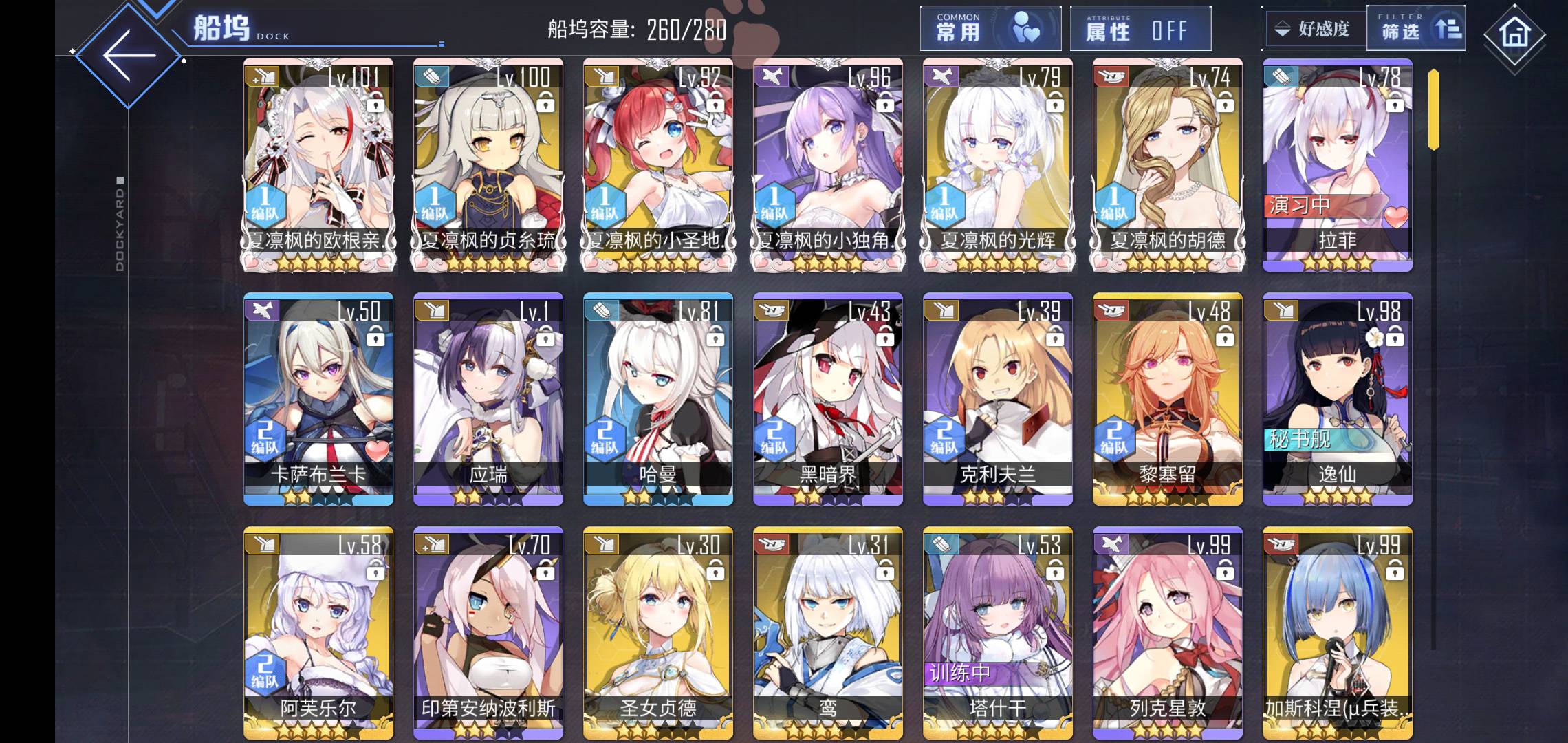
Task: Pick the 列克星敦 ship card
Action: coord(1168,633)
